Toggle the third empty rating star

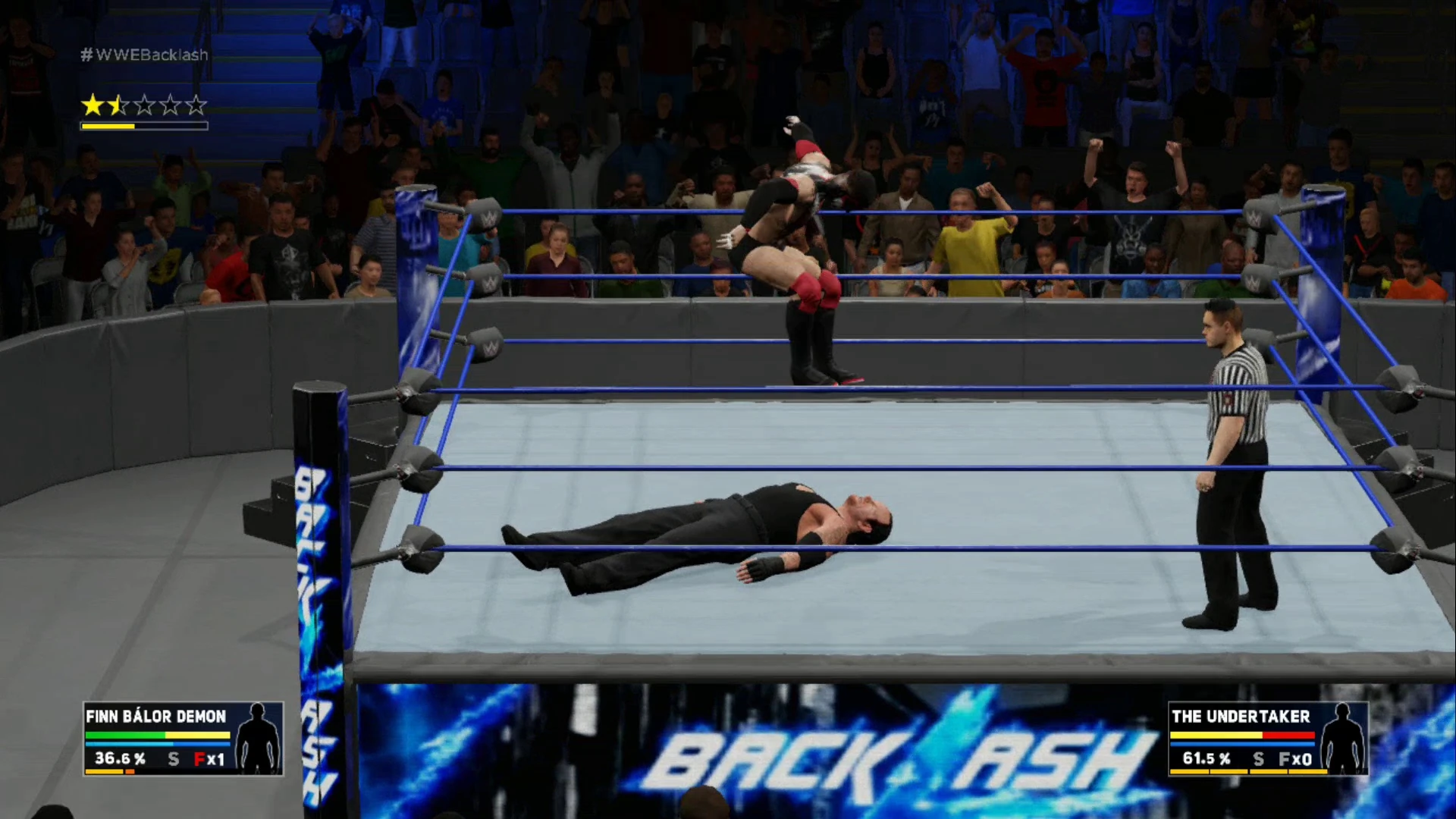coord(143,106)
